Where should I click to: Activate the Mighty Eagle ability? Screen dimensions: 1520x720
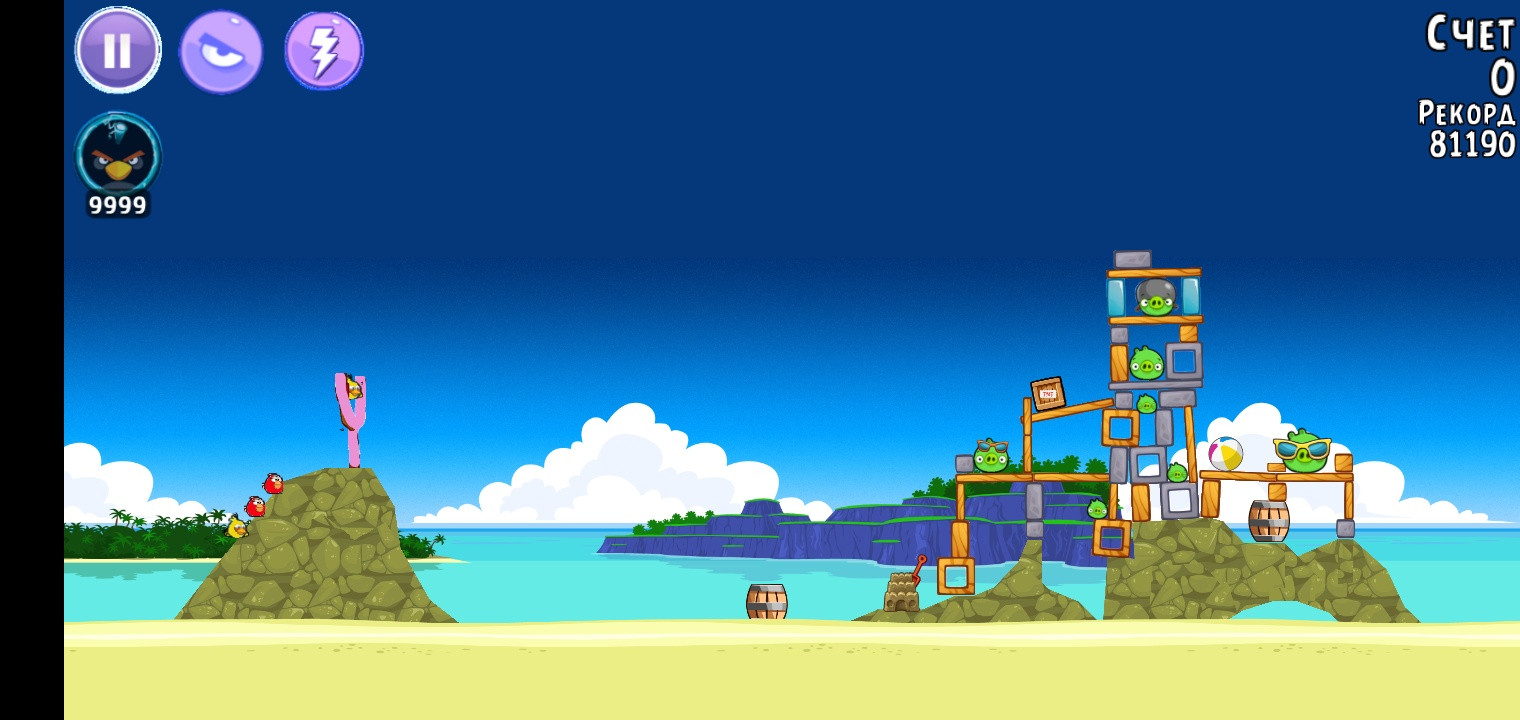[x=221, y=48]
